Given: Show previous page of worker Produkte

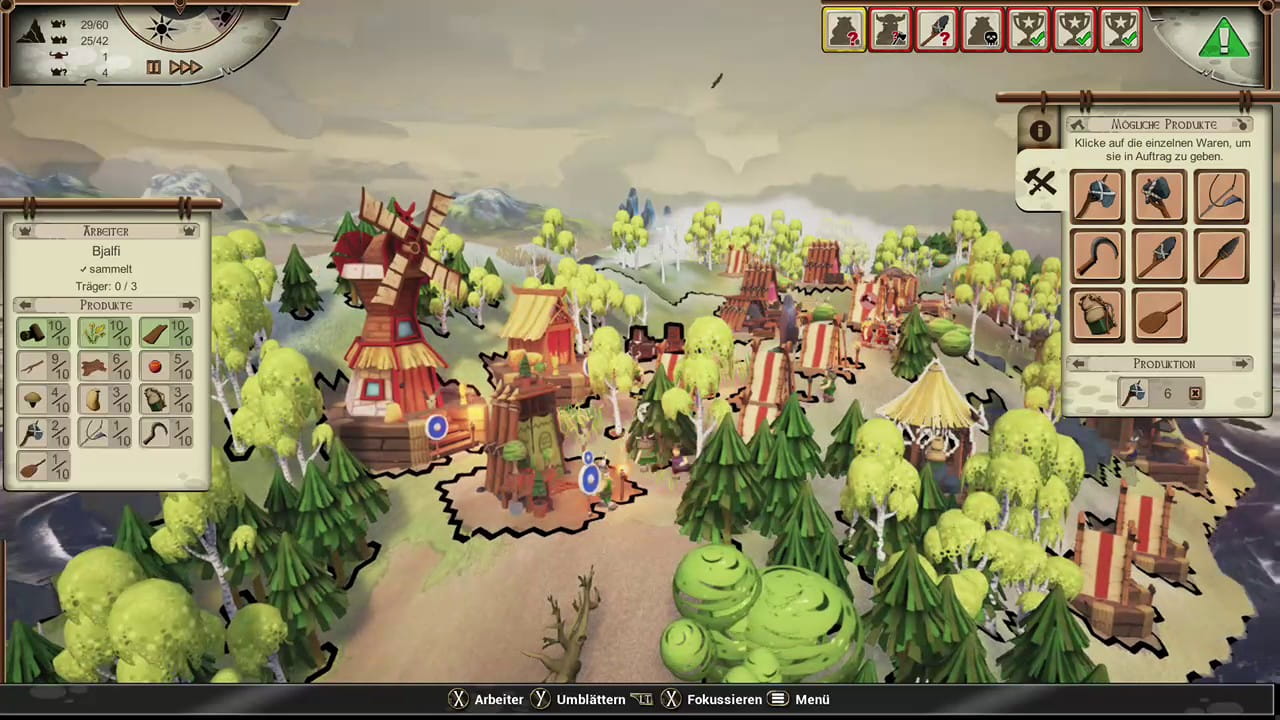Looking at the screenshot, I should click(x=26, y=305).
